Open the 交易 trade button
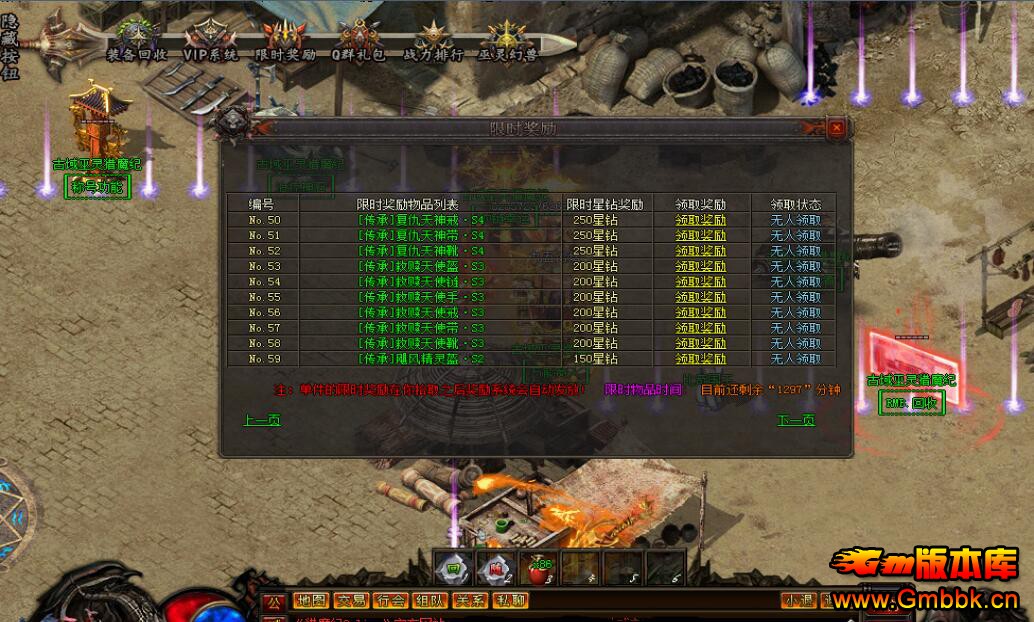The width and height of the screenshot is (1034, 622). [x=351, y=601]
